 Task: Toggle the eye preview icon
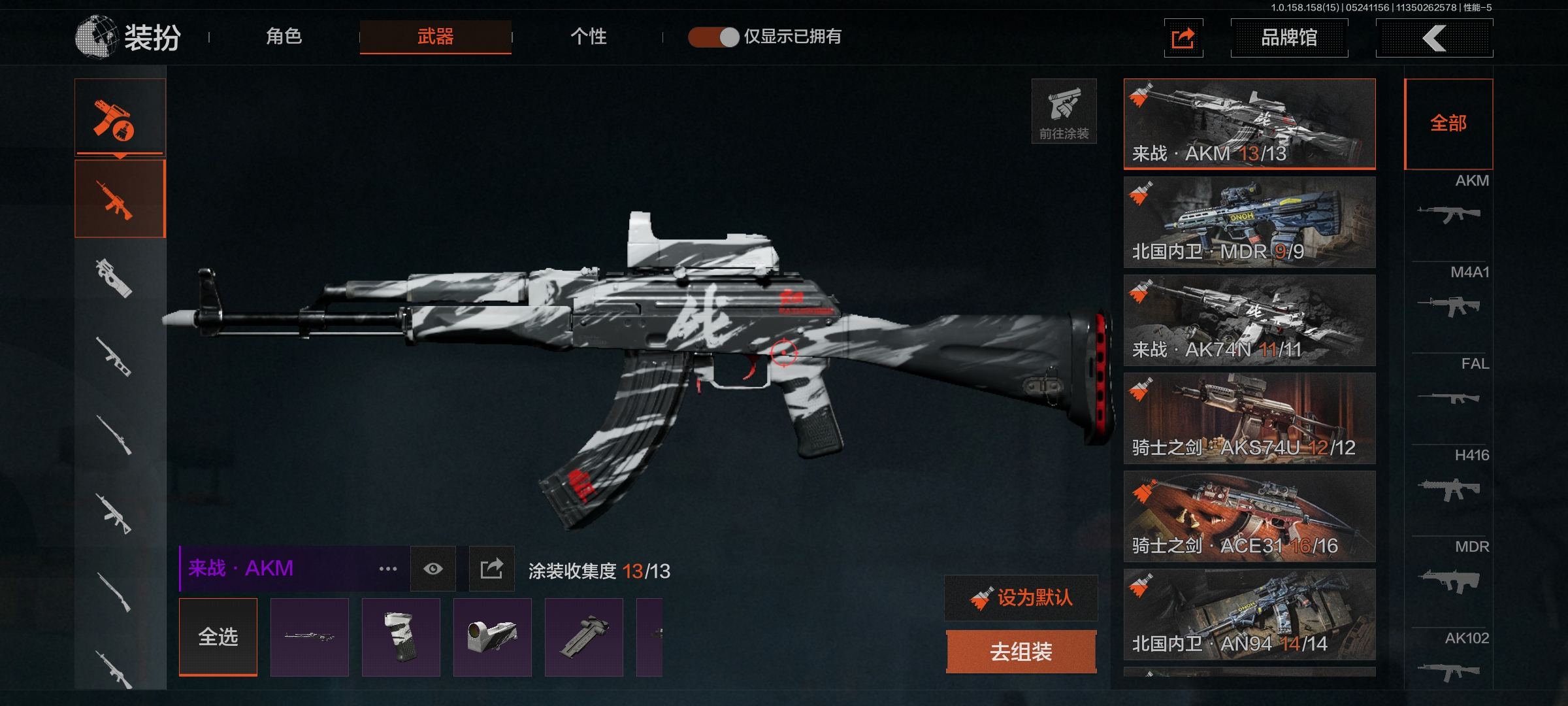(433, 569)
